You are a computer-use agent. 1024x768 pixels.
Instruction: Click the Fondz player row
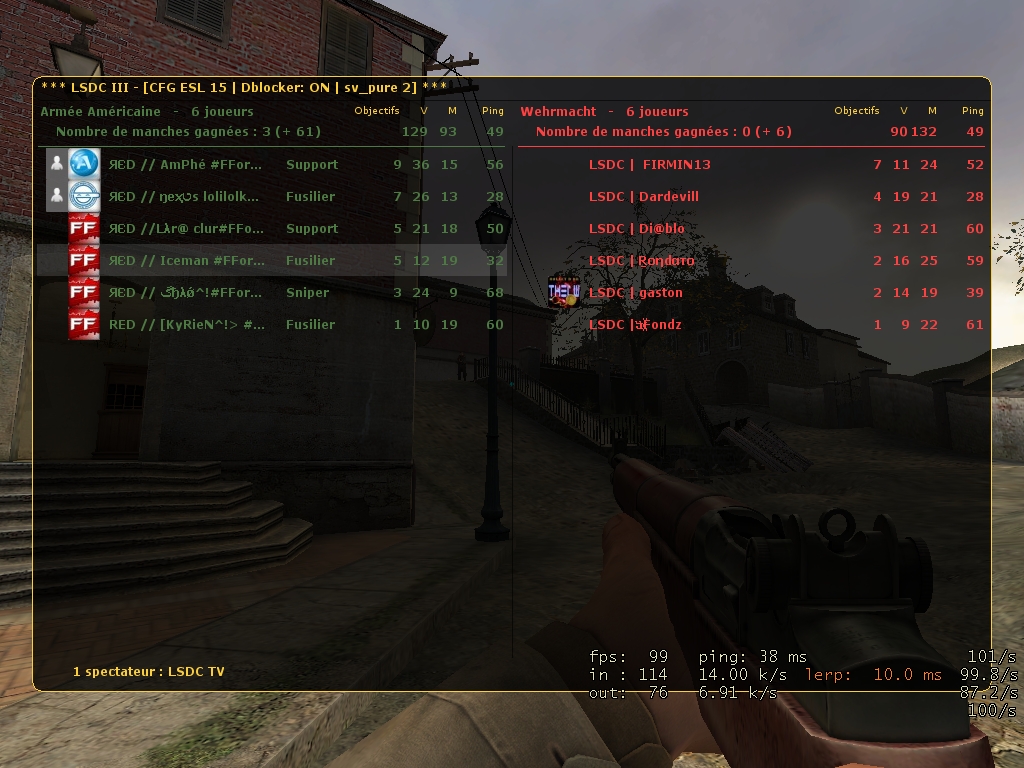pos(750,324)
